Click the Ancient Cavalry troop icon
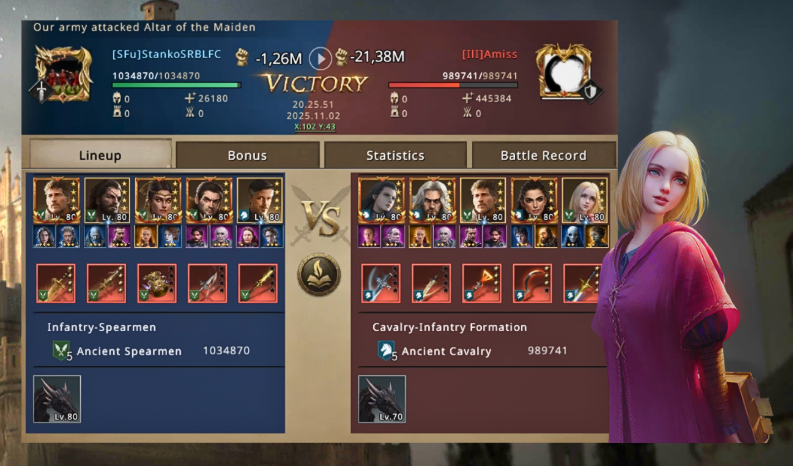This screenshot has width=793, height=466. point(387,351)
